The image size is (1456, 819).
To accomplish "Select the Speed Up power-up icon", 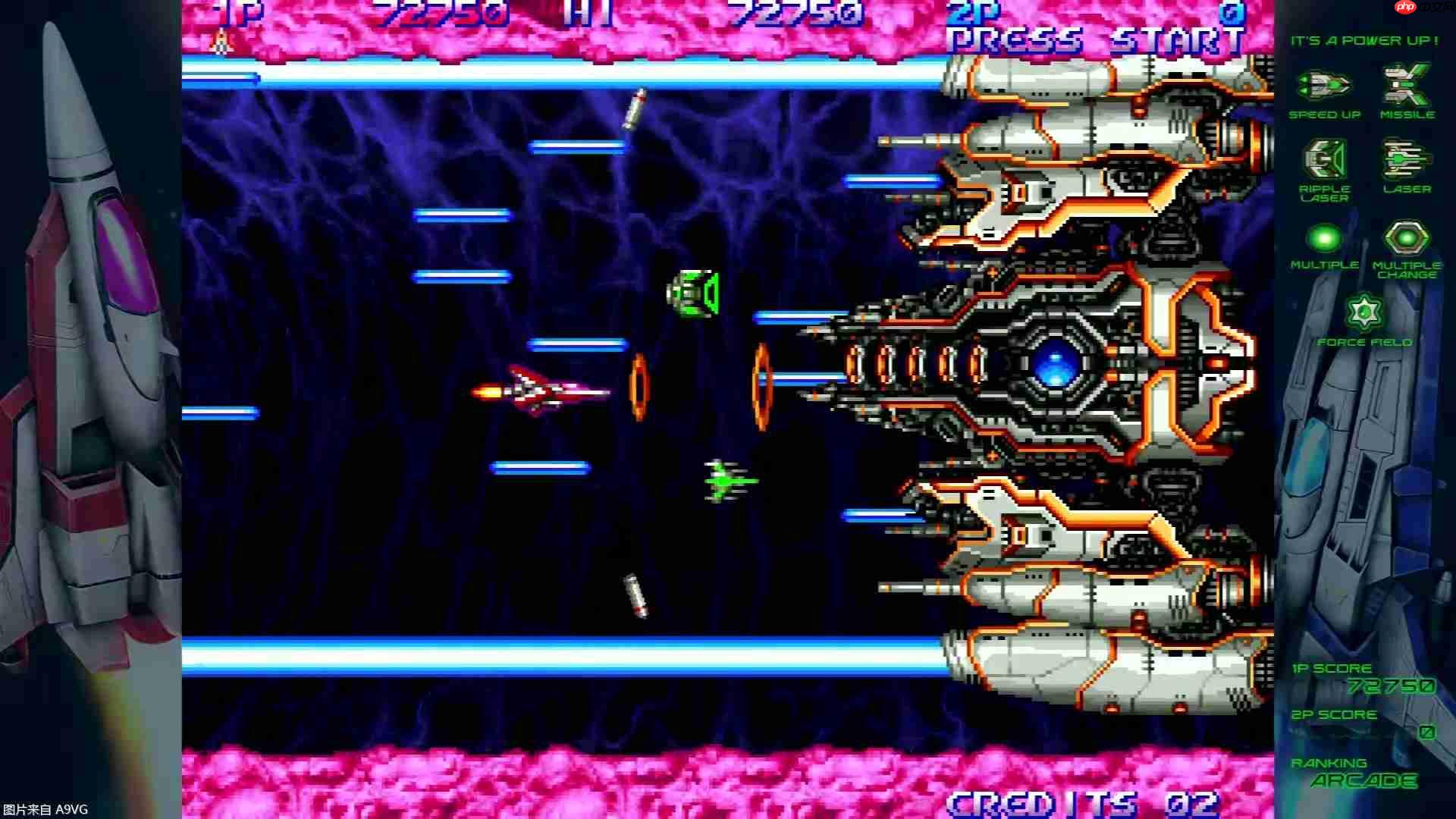I will (1324, 85).
